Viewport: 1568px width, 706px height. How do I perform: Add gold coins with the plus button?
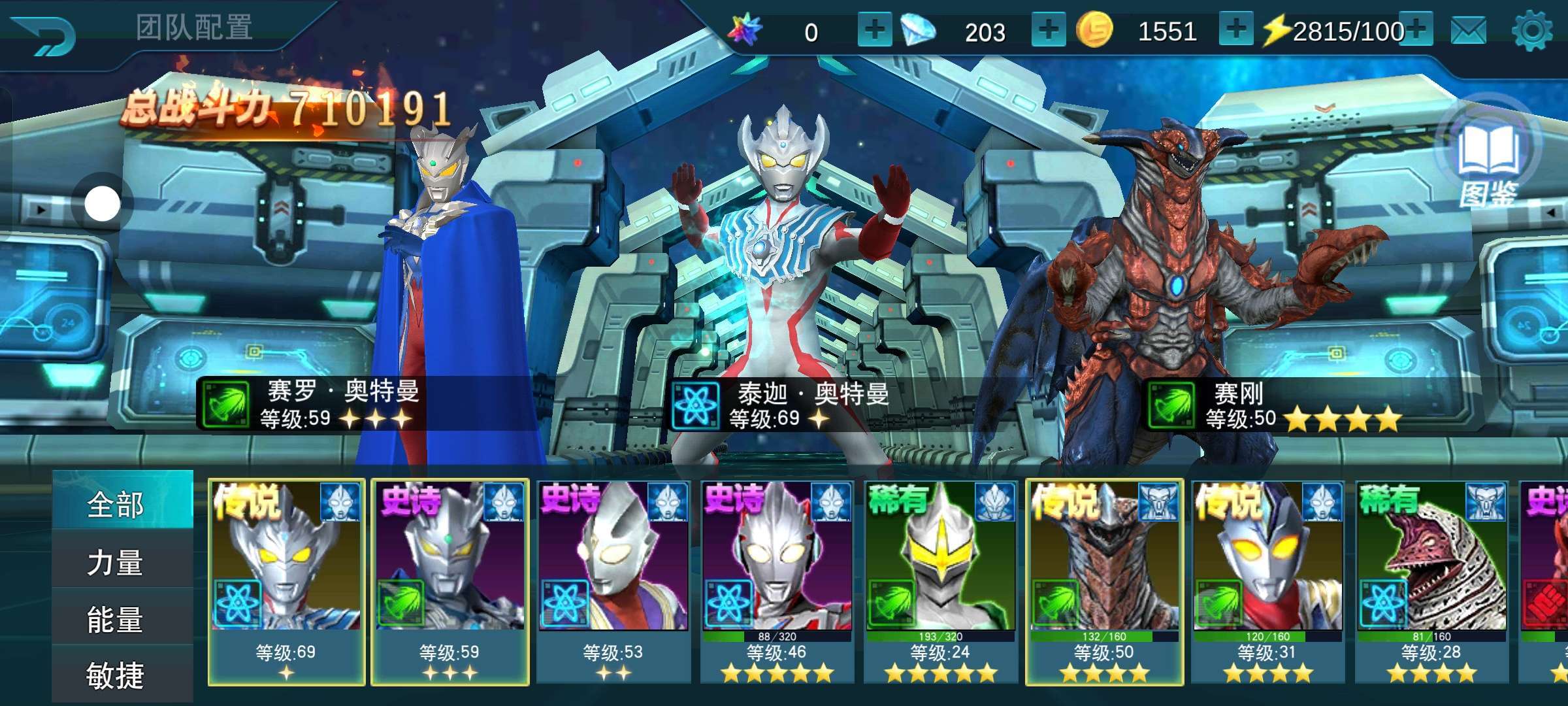click(x=1235, y=30)
